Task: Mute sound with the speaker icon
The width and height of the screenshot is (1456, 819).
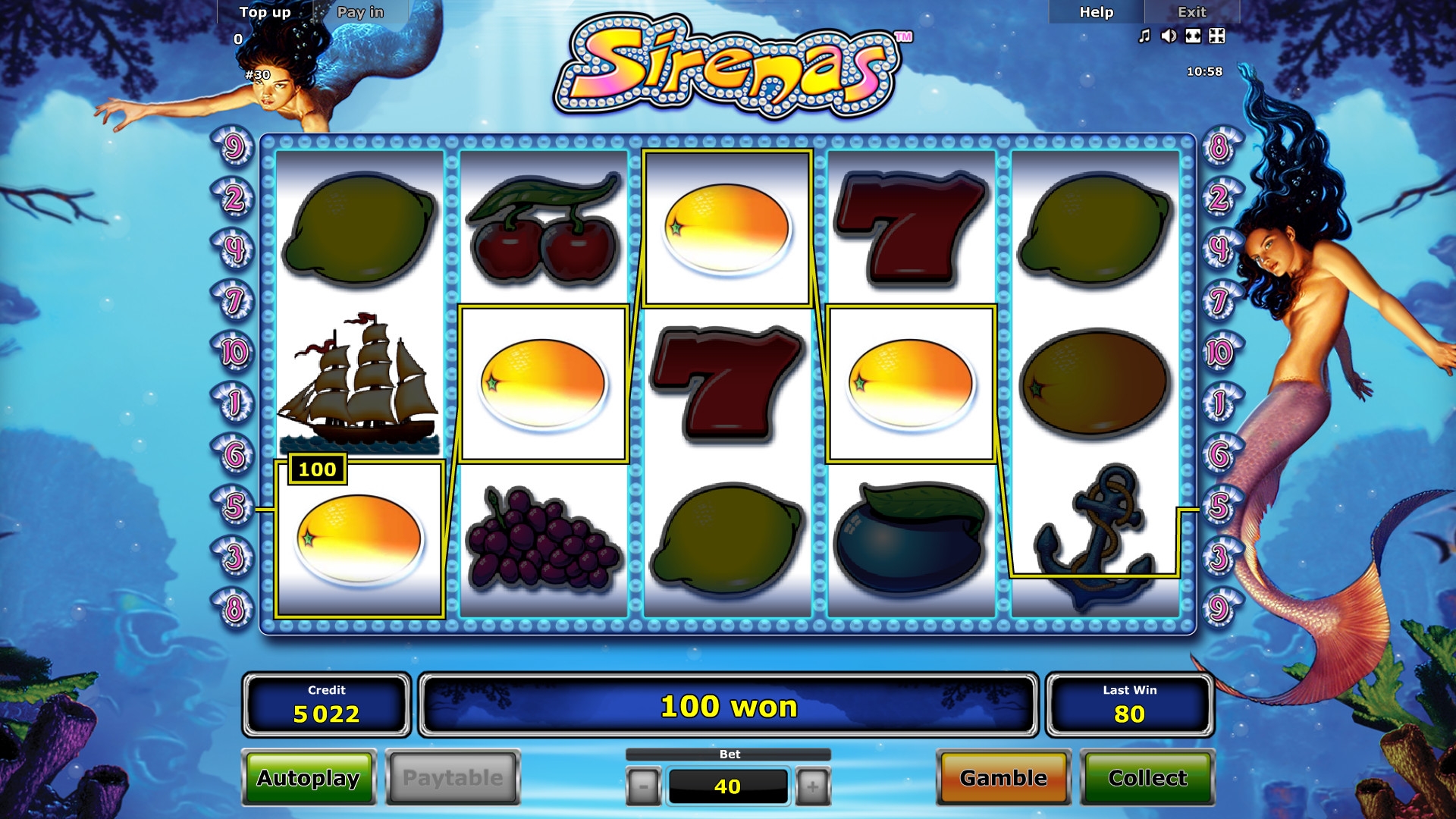Action: (1169, 36)
